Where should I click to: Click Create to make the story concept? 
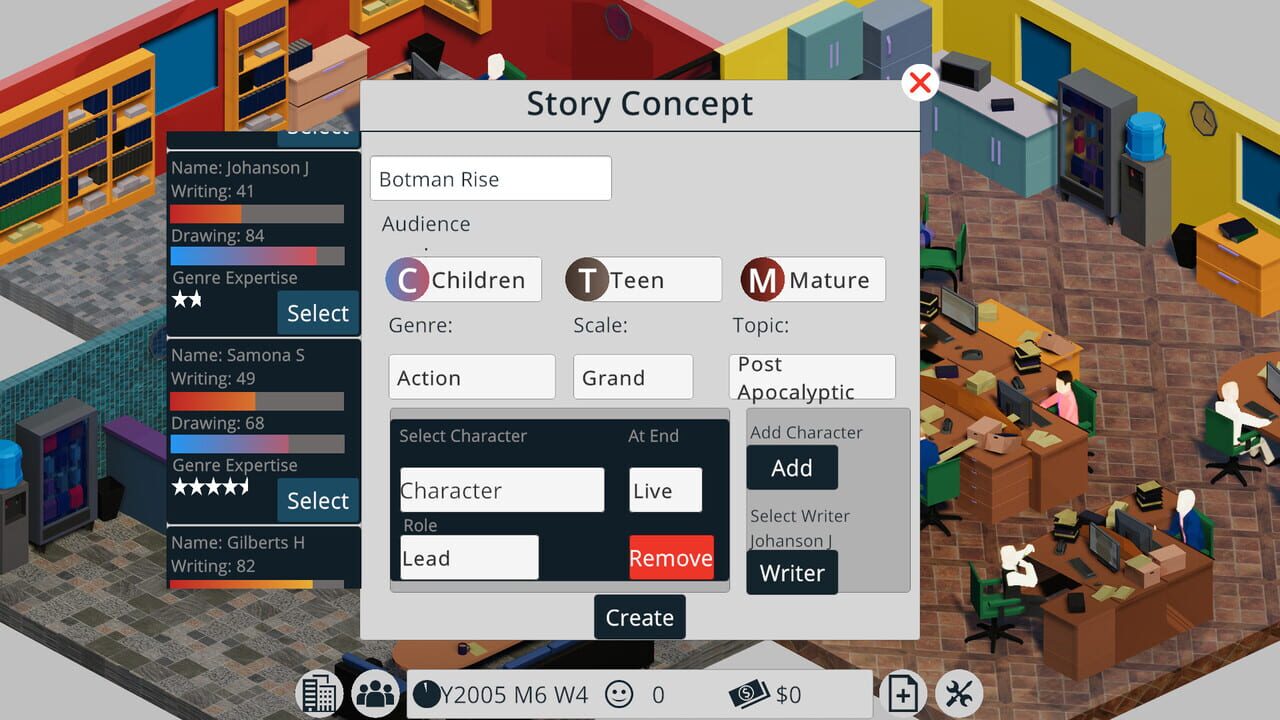(x=639, y=617)
